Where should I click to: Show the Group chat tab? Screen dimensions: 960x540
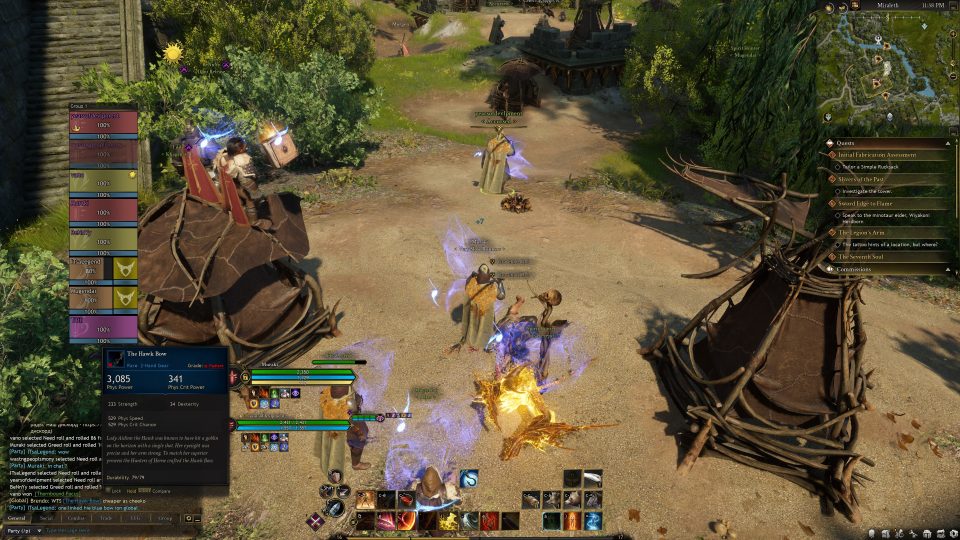click(x=164, y=519)
